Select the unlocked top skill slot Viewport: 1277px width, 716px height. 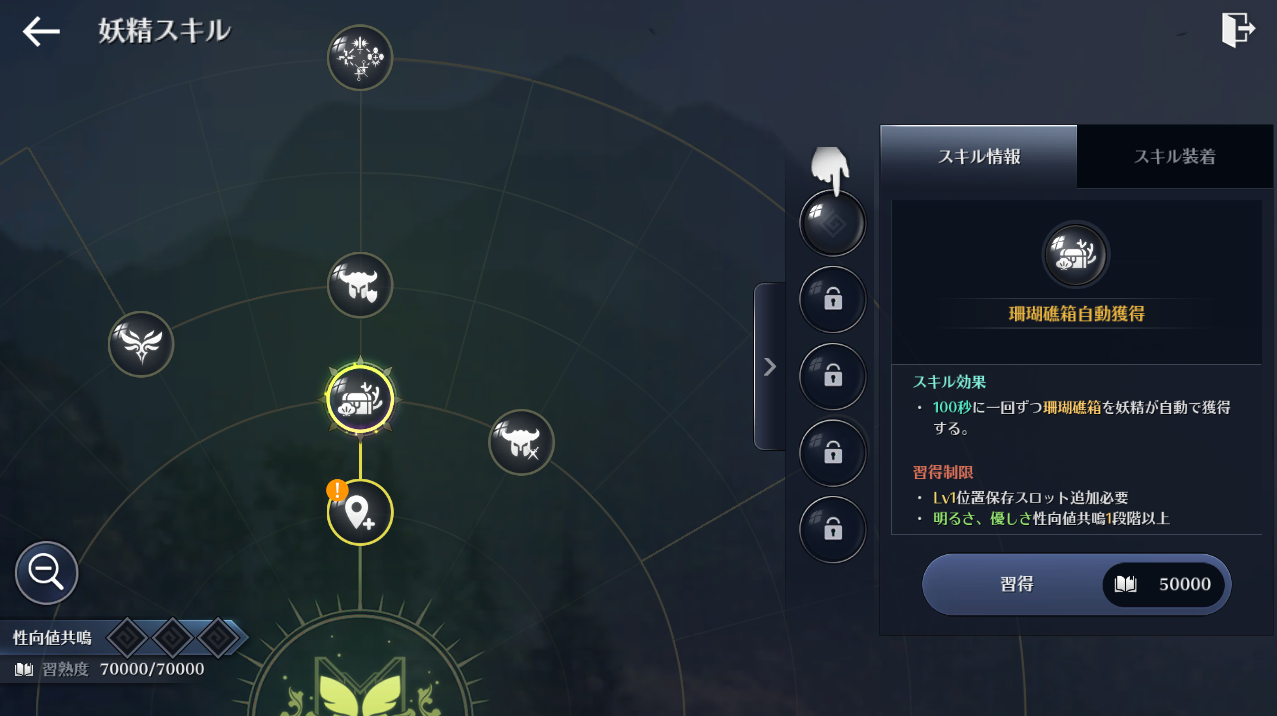click(x=832, y=222)
